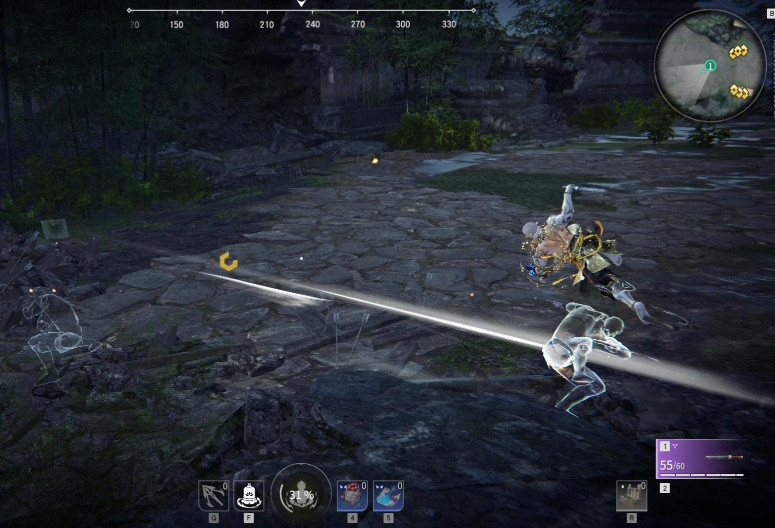The width and height of the screenshot is (775, 528).
Task: Use the meditation bell skill icon
Action: 249,496
